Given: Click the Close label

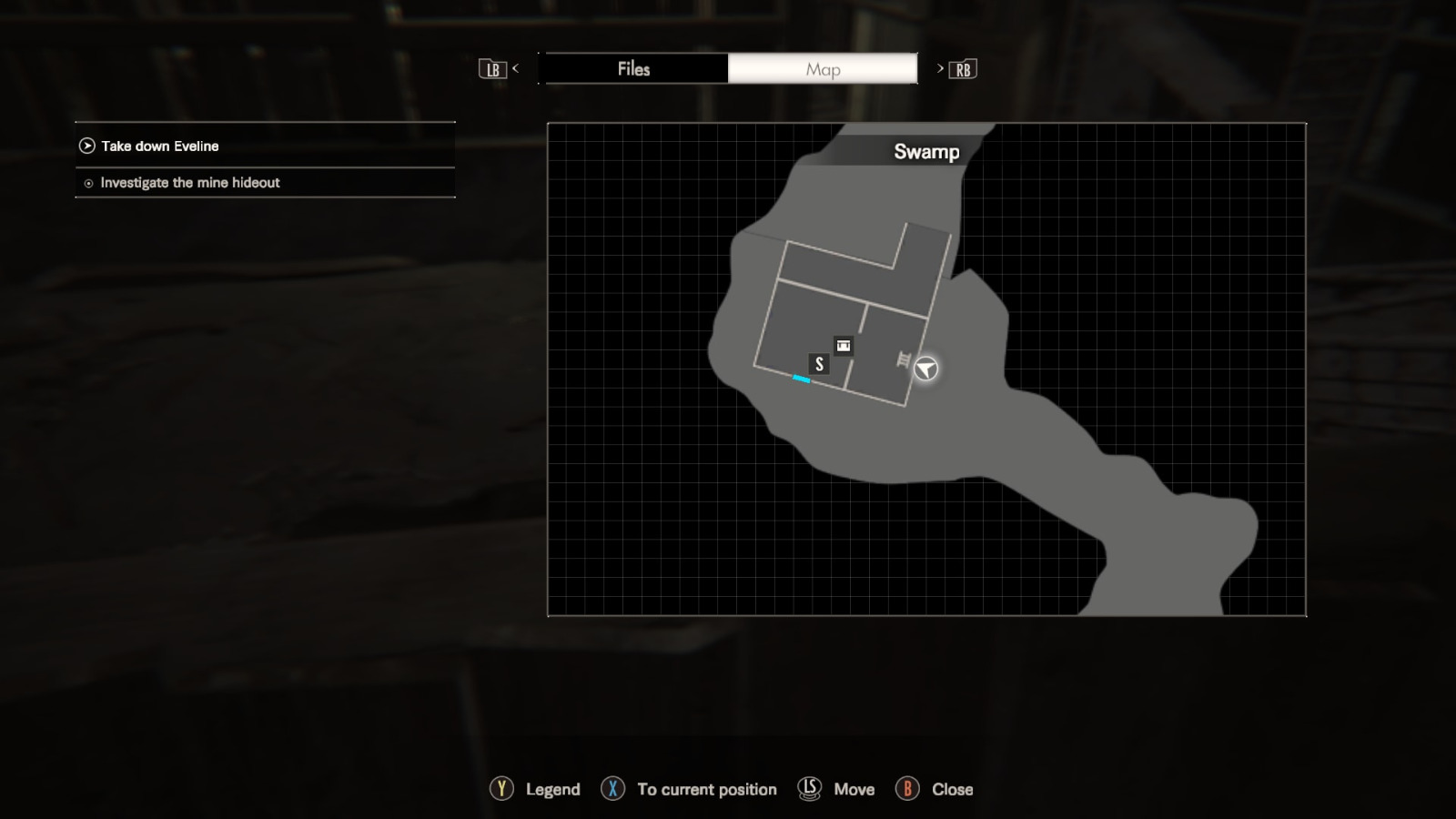Looking at the screenshot, I should (x=950, y=789).
